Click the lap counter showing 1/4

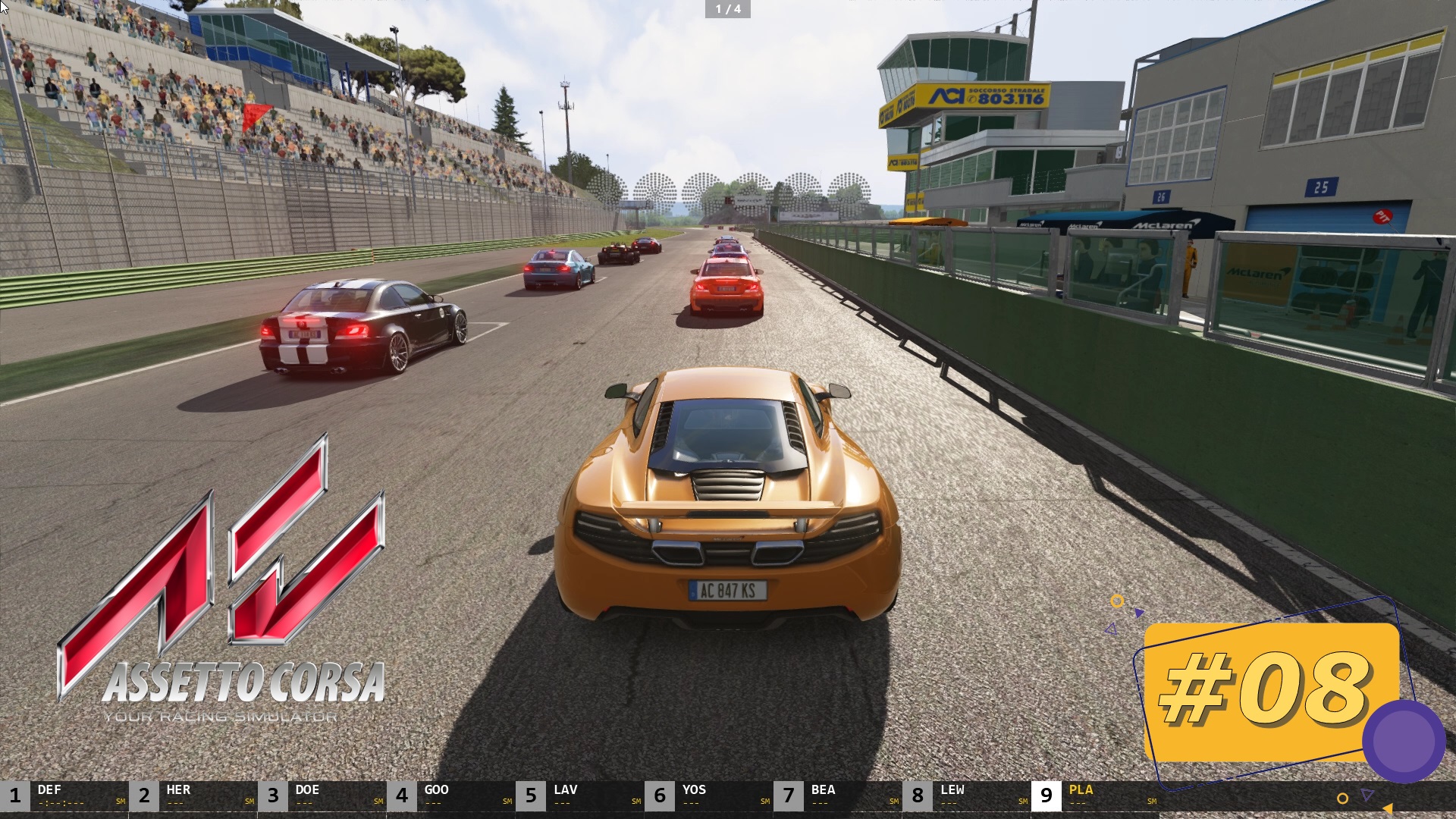pos(726,10)
